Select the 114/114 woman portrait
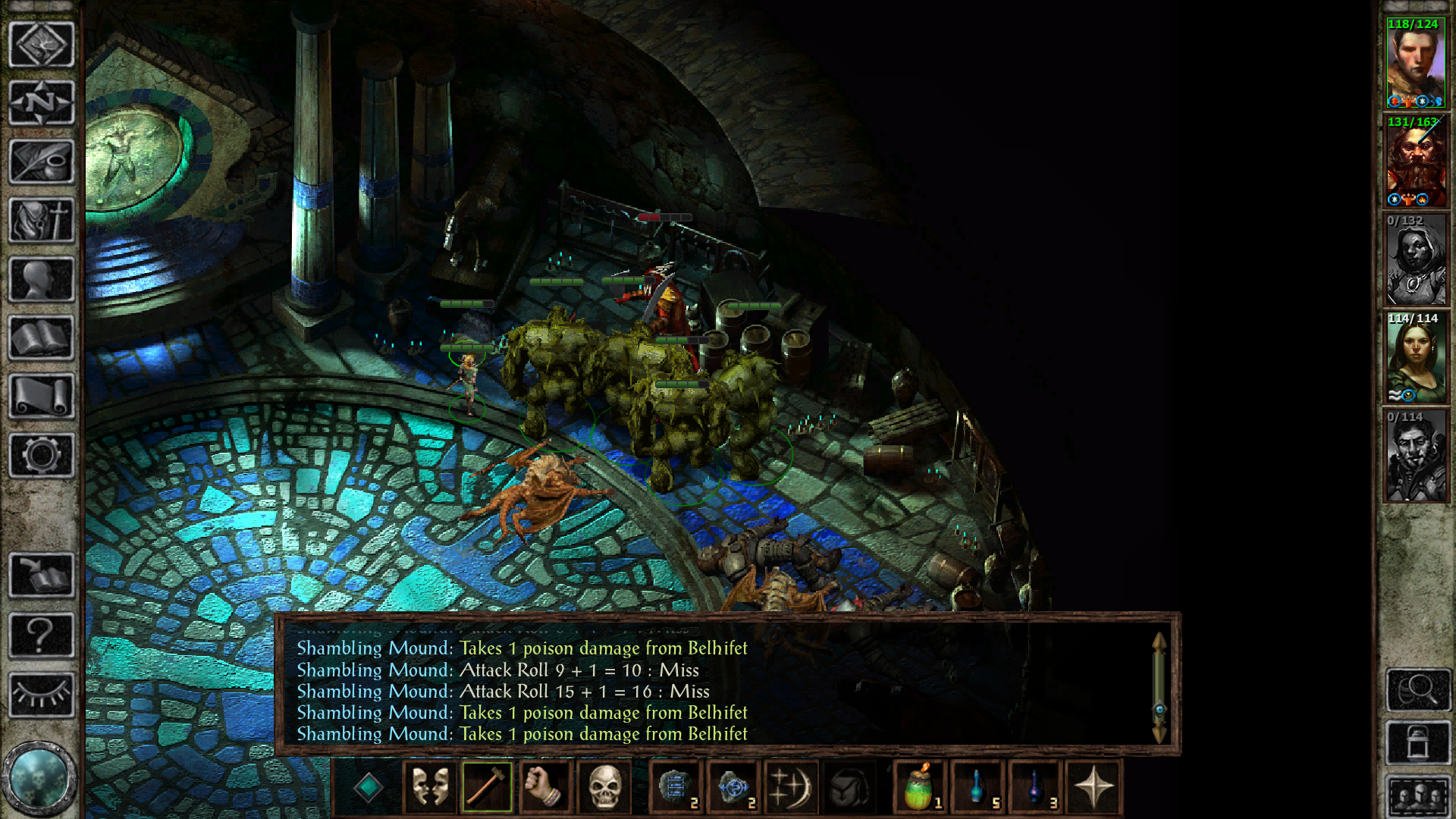Viewport: 1456px width, 819px height. [1416, 358]
